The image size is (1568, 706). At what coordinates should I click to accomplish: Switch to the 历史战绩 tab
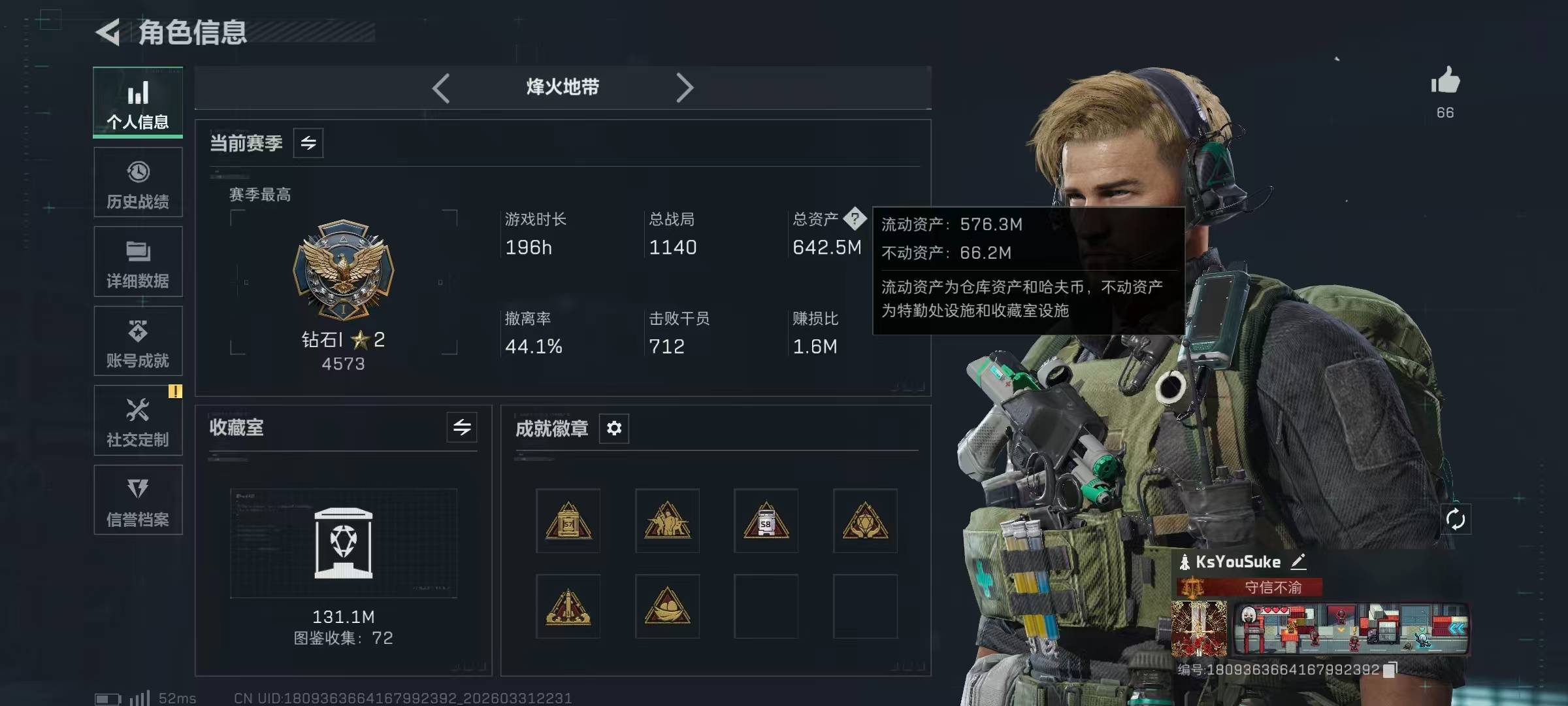[138, 182]
